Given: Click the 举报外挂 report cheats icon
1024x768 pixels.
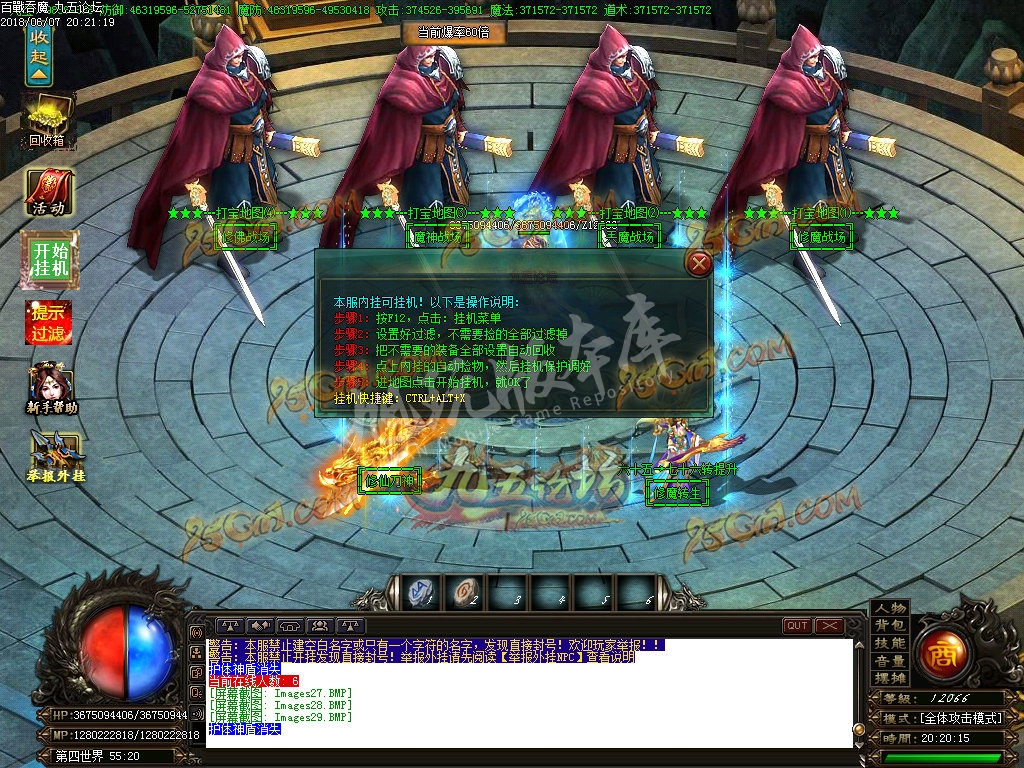Looking at the screenshot, I should click(55, 457).
